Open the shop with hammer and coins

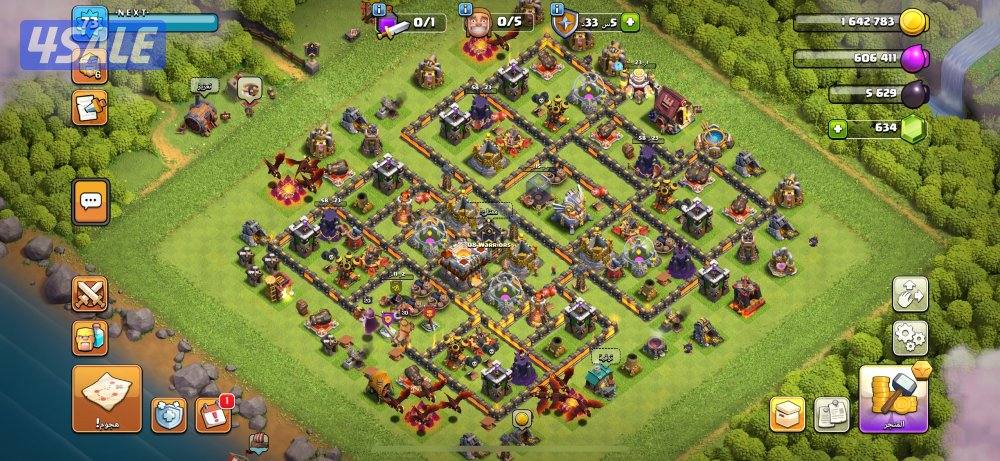(894, 398)
